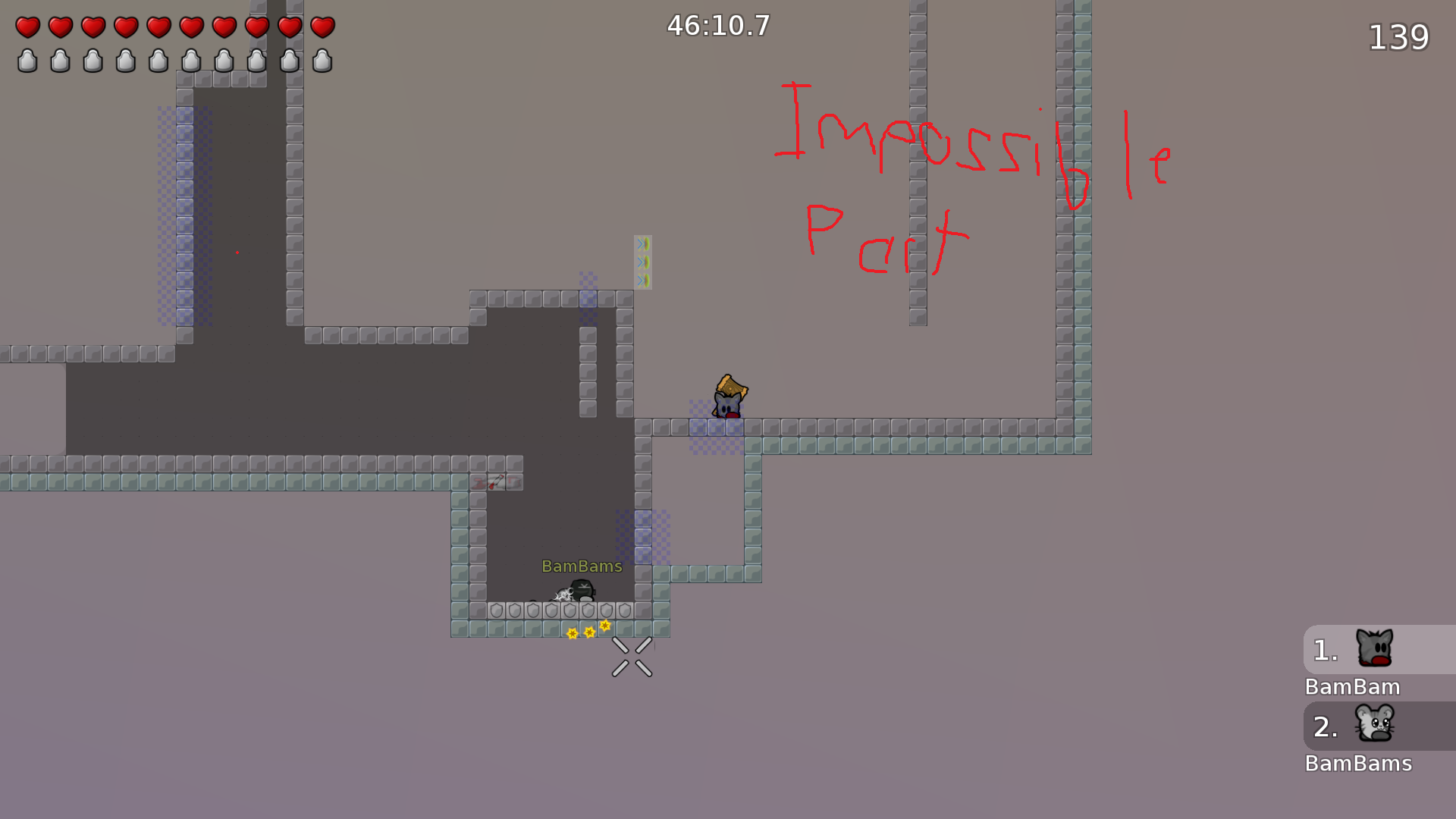Click one shield-decorated floor block

[531, 609]
